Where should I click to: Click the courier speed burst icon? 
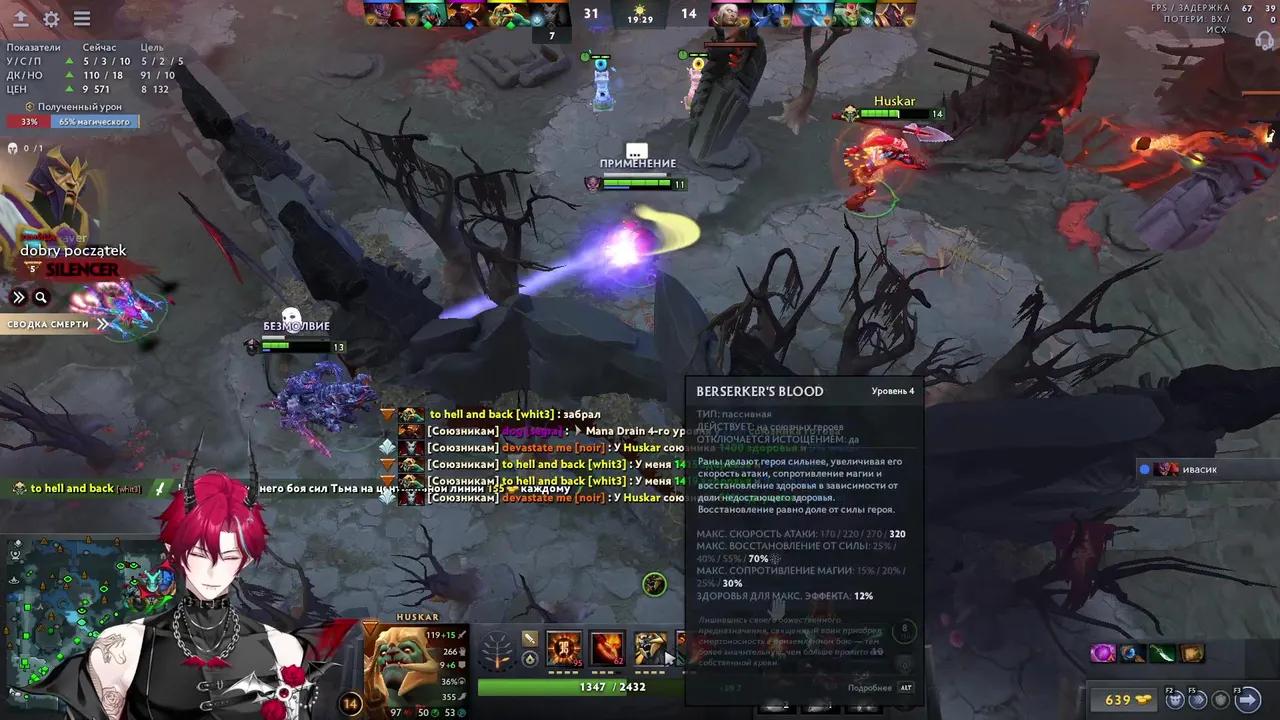click(x=1198, y=700)
